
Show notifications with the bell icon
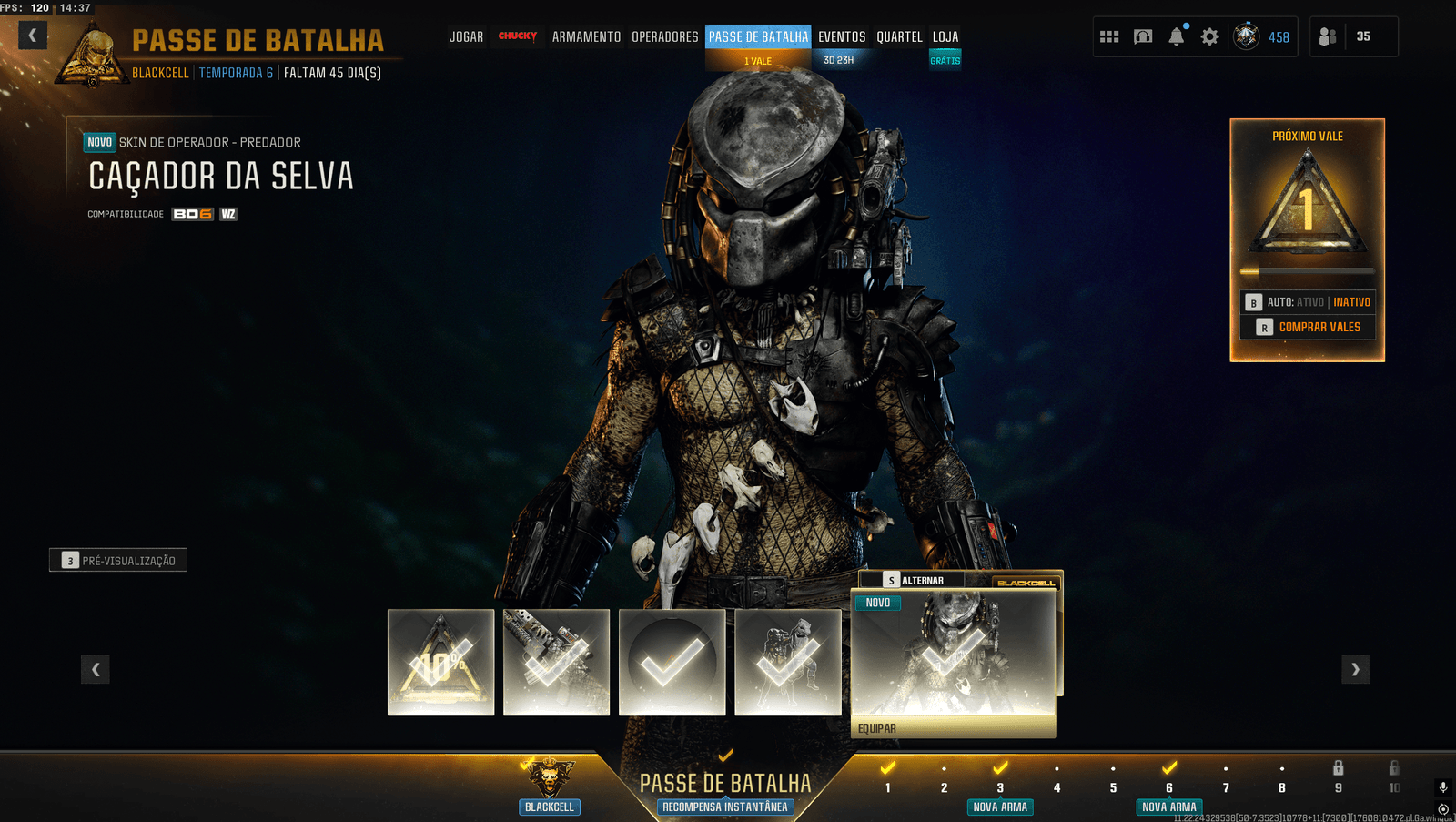1177,36
